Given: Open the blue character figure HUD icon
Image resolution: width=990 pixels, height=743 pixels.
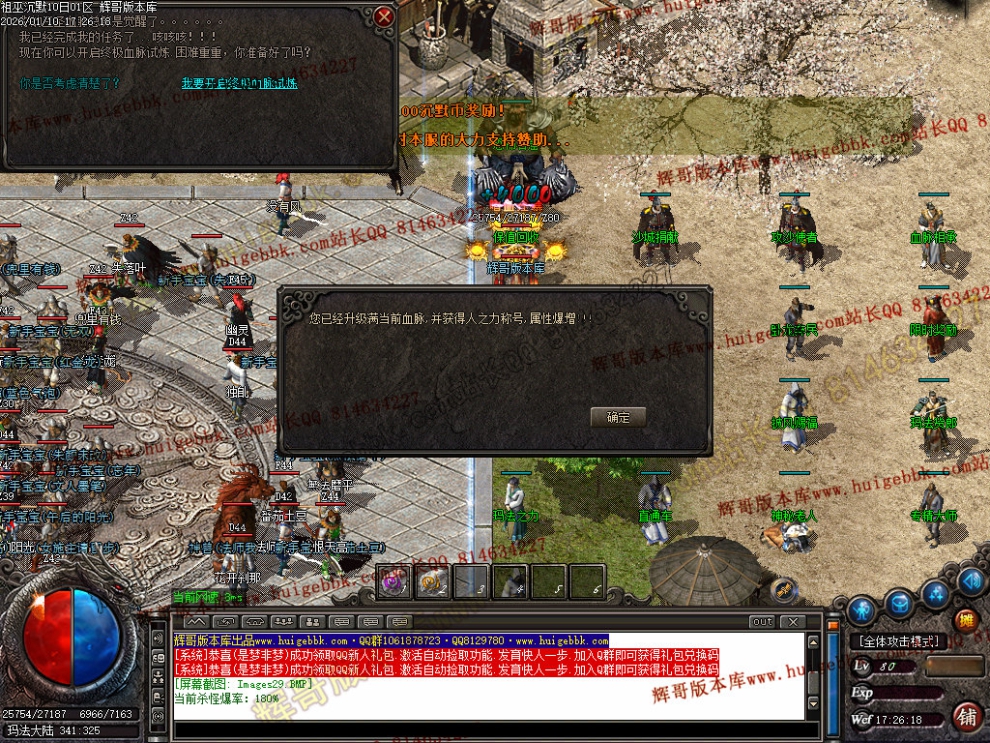Looking at the screenshot, I should [x=862, y=608].
